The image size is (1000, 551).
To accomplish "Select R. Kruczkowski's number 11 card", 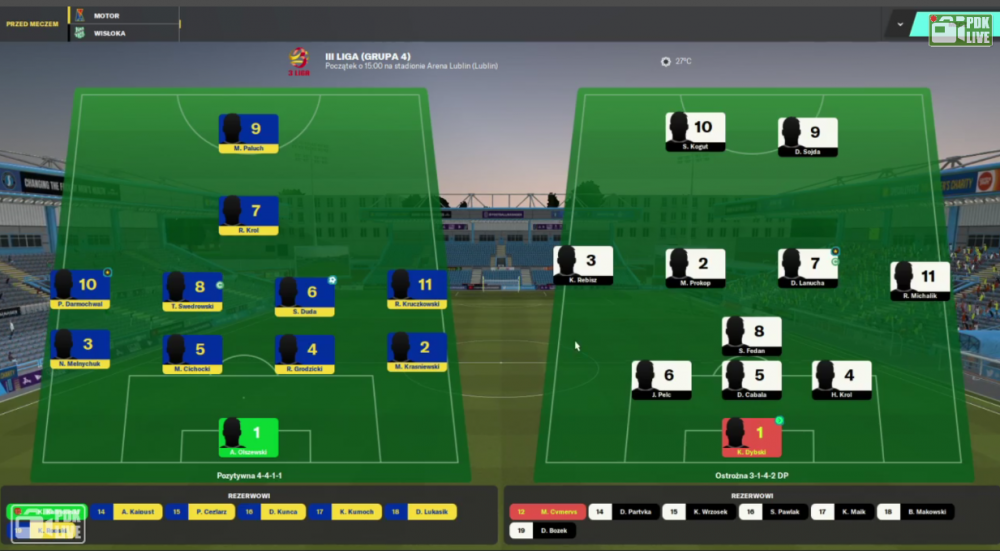I will [x=417, y=289].
